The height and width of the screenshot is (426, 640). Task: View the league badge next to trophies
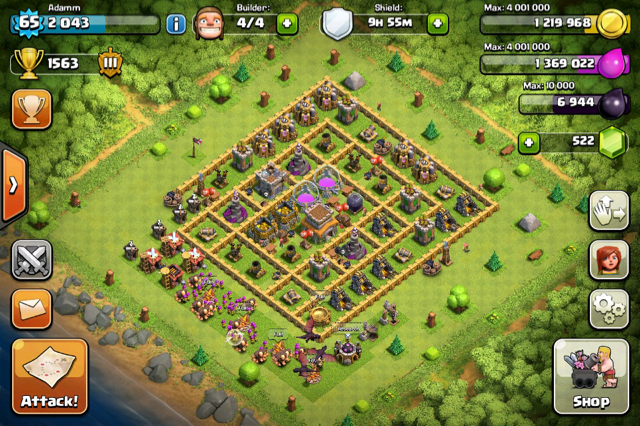(110, 63)
